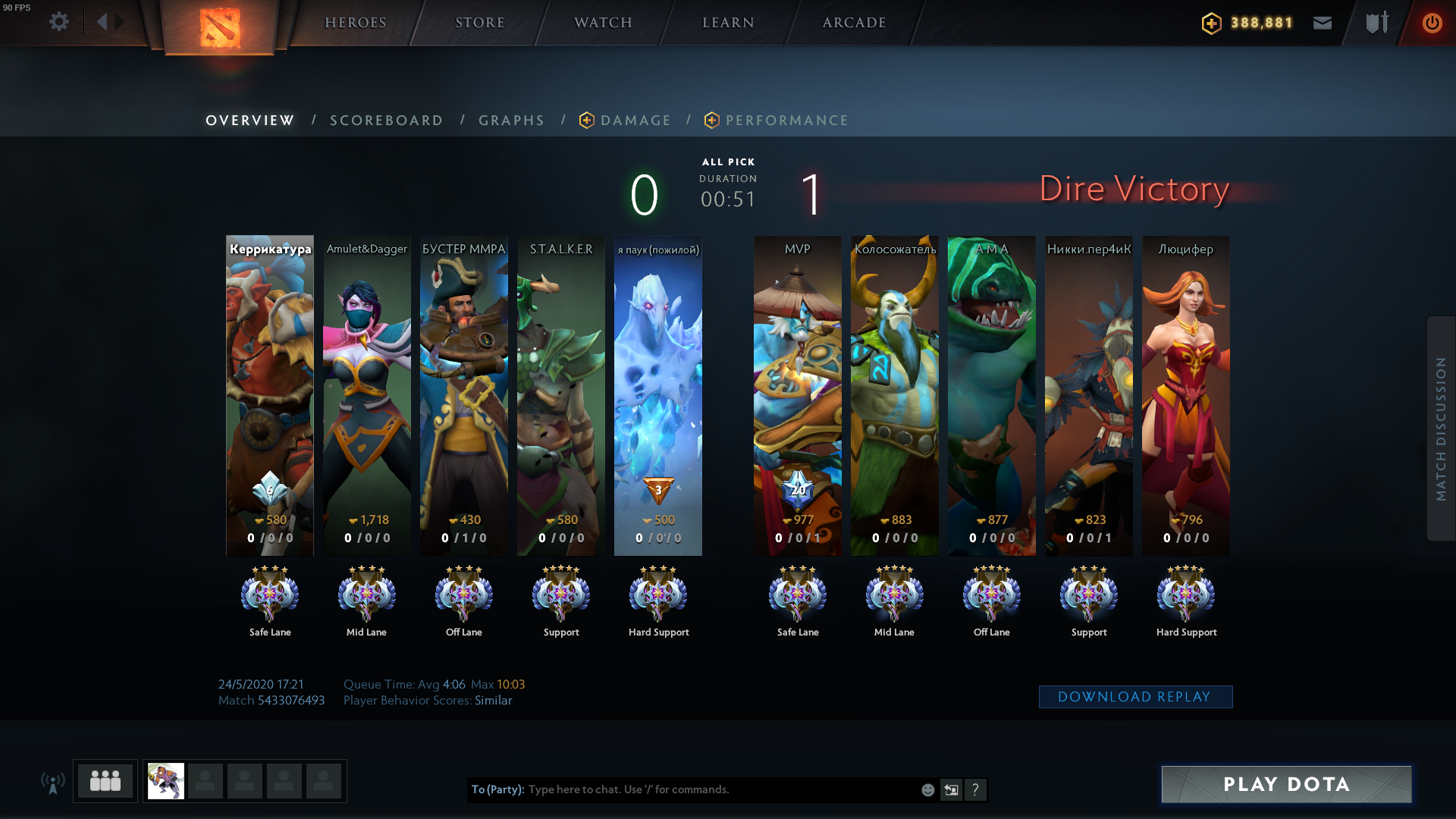Go to the Store page
This screenshot has width=1456, height=819.
point(480,23)
